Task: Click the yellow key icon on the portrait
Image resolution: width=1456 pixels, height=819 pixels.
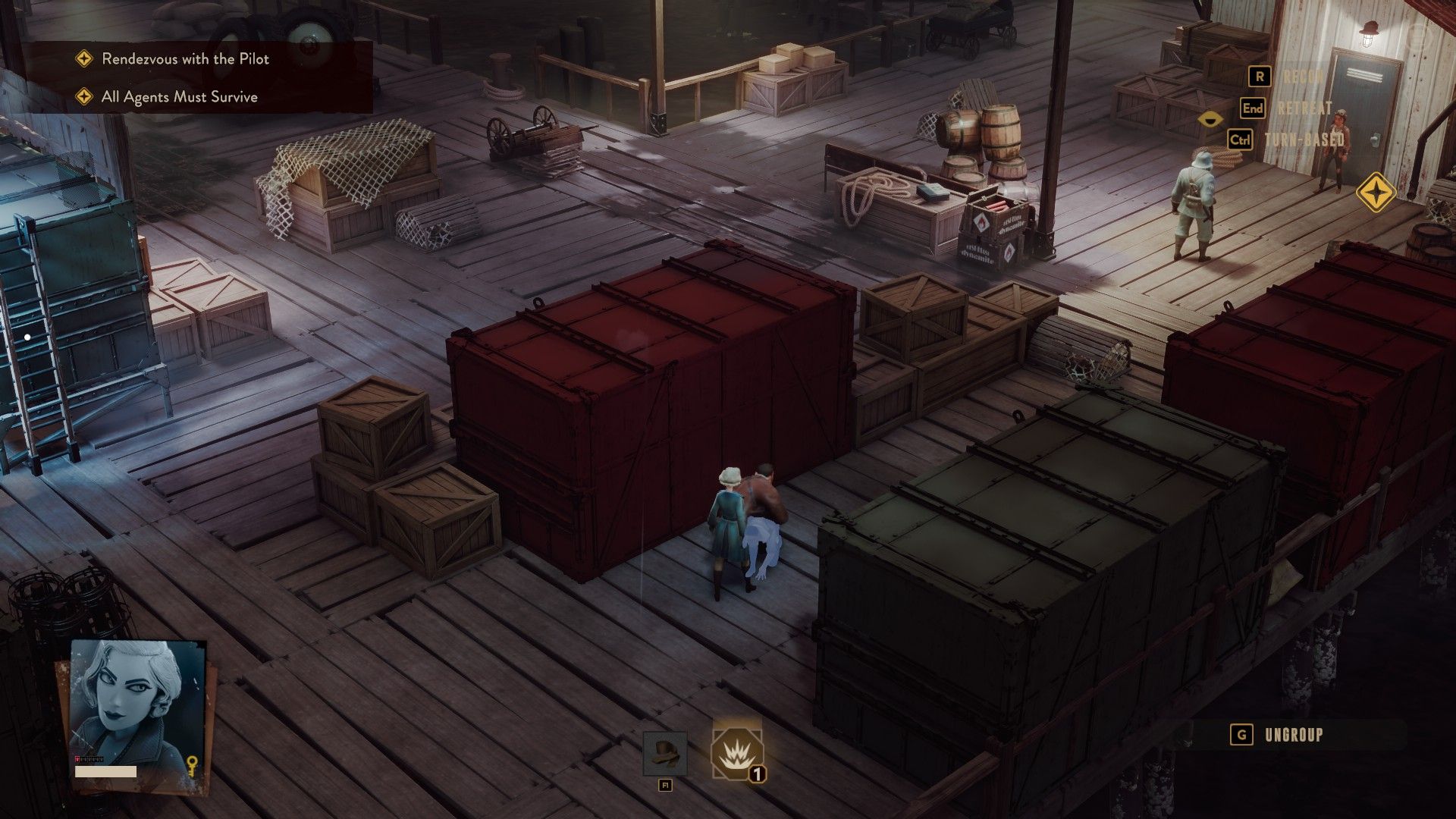Action: click(193, 767)
